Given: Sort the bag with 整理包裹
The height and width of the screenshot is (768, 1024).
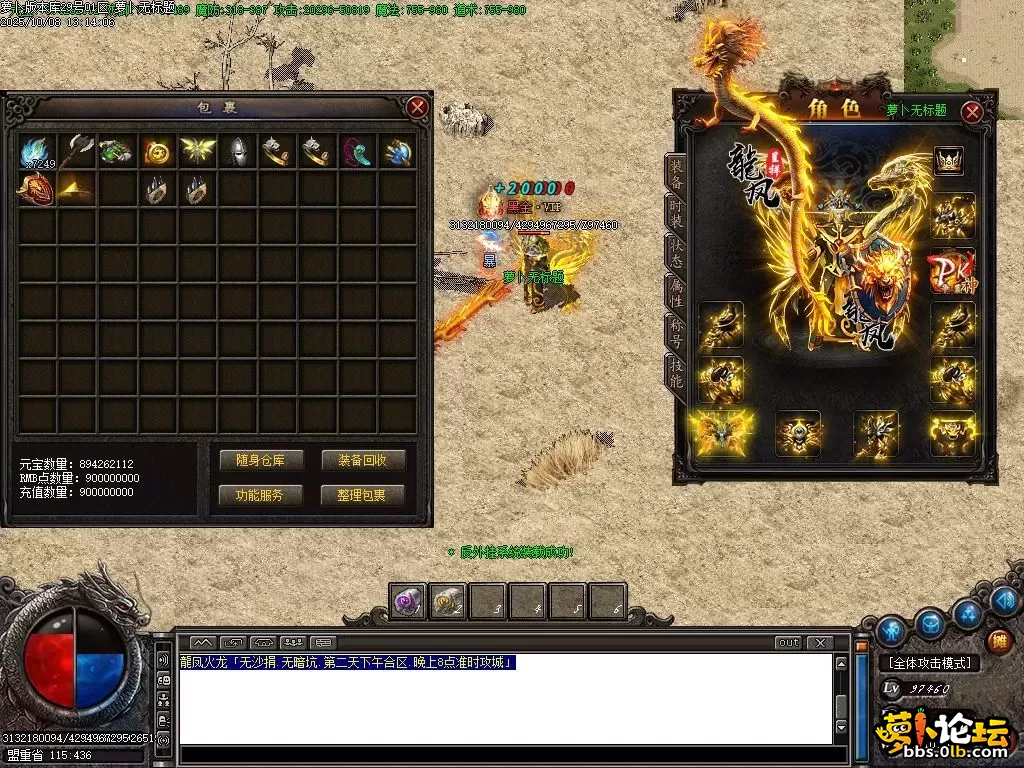Looking at the screenshot, I should click(x=362, y=495).
